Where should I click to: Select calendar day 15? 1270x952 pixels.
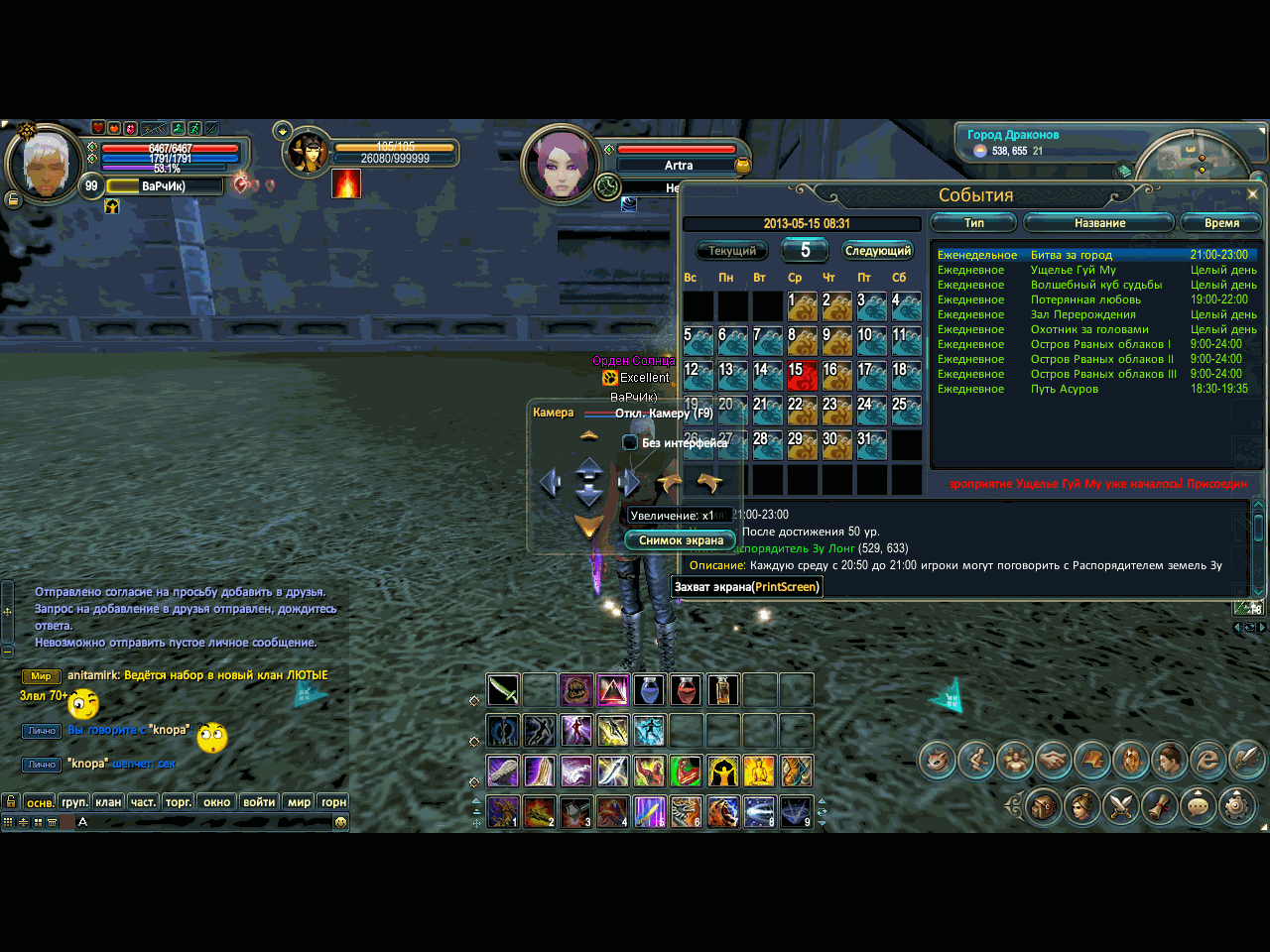click(802, 375)
